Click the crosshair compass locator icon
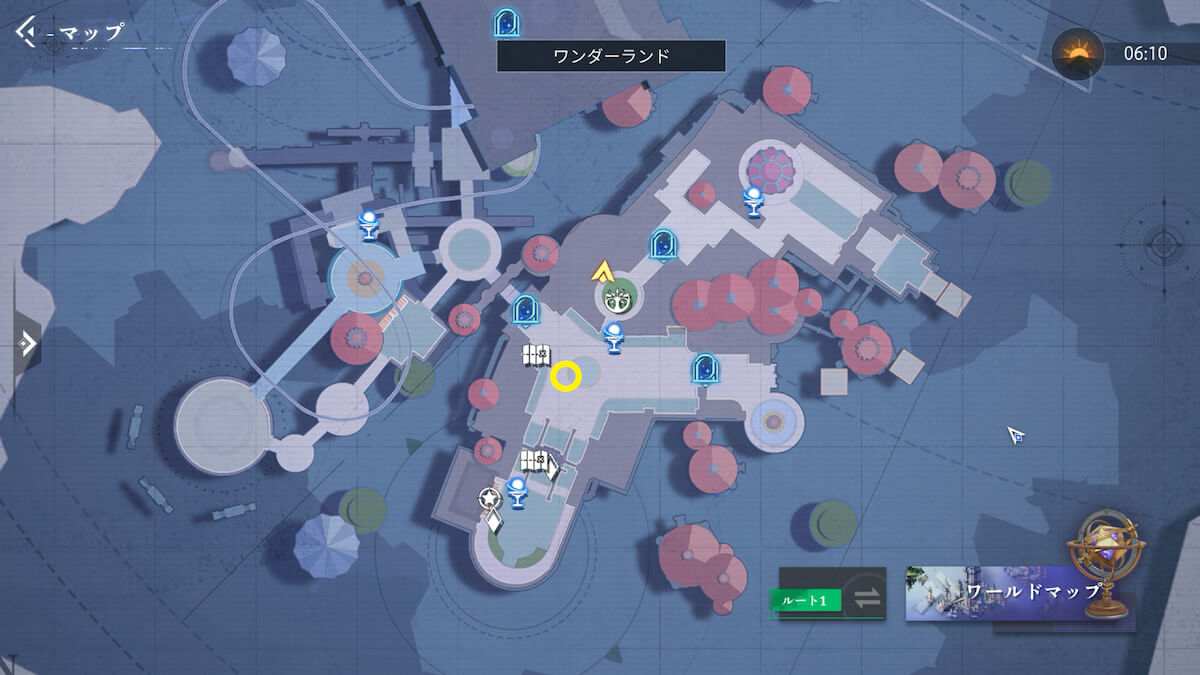1200x675 pixels. coord(1163,243)
